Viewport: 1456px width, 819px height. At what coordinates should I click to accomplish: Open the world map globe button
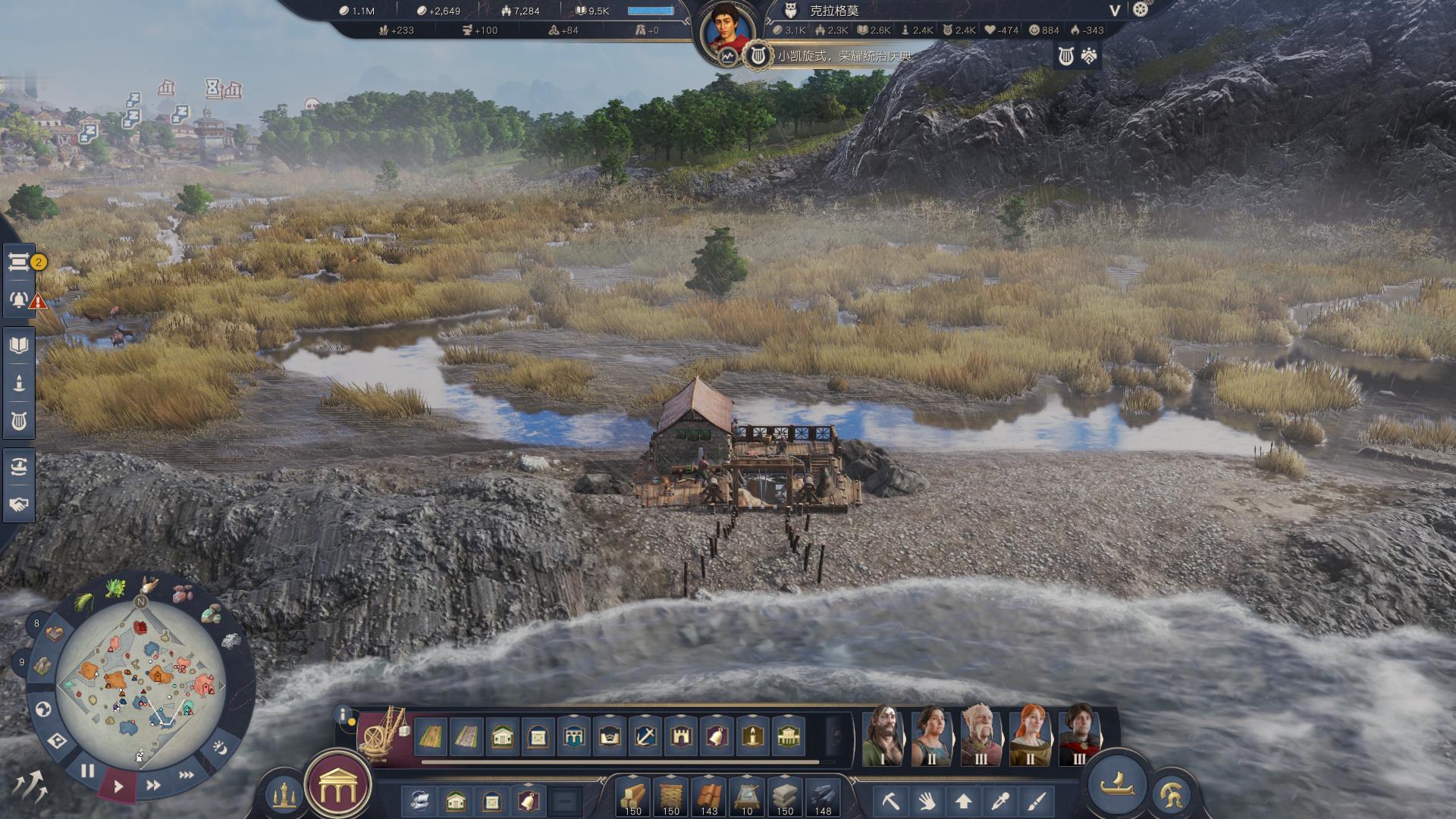(x=43, y=709)
